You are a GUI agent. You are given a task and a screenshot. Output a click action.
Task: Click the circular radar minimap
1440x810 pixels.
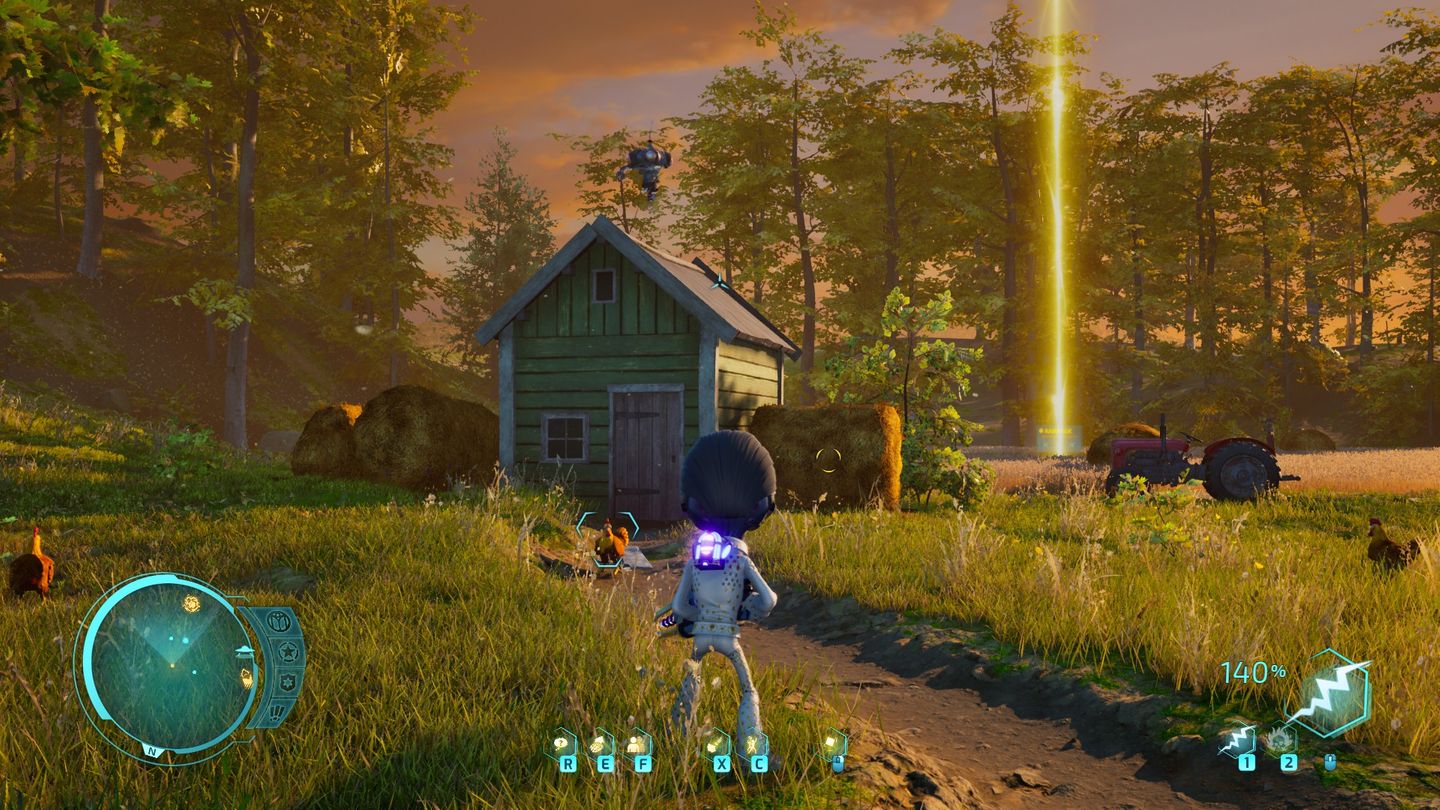click(x=168, y=664)
